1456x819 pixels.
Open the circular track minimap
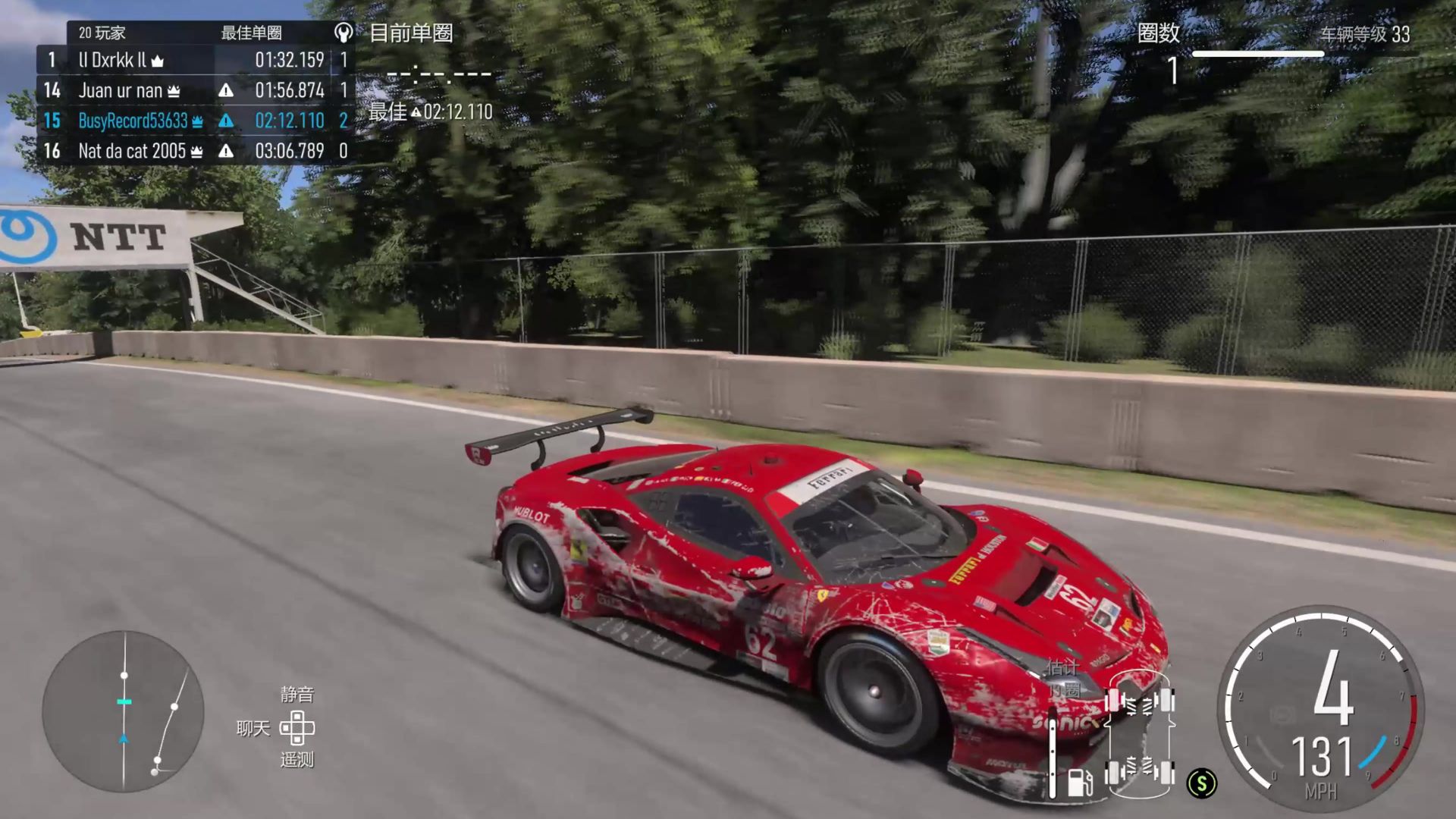point(124,711)
